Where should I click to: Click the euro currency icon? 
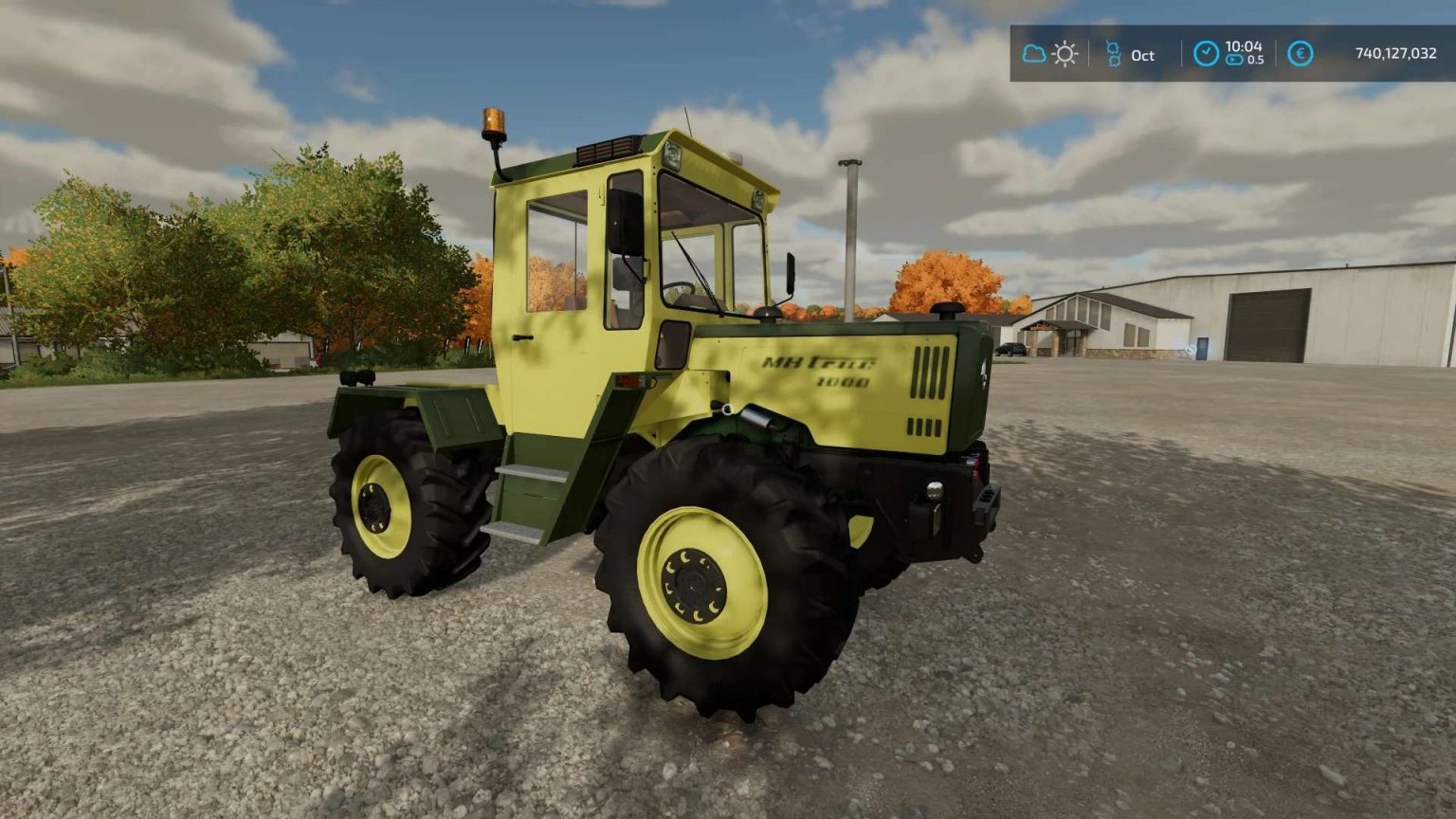tap(1301, 54)
